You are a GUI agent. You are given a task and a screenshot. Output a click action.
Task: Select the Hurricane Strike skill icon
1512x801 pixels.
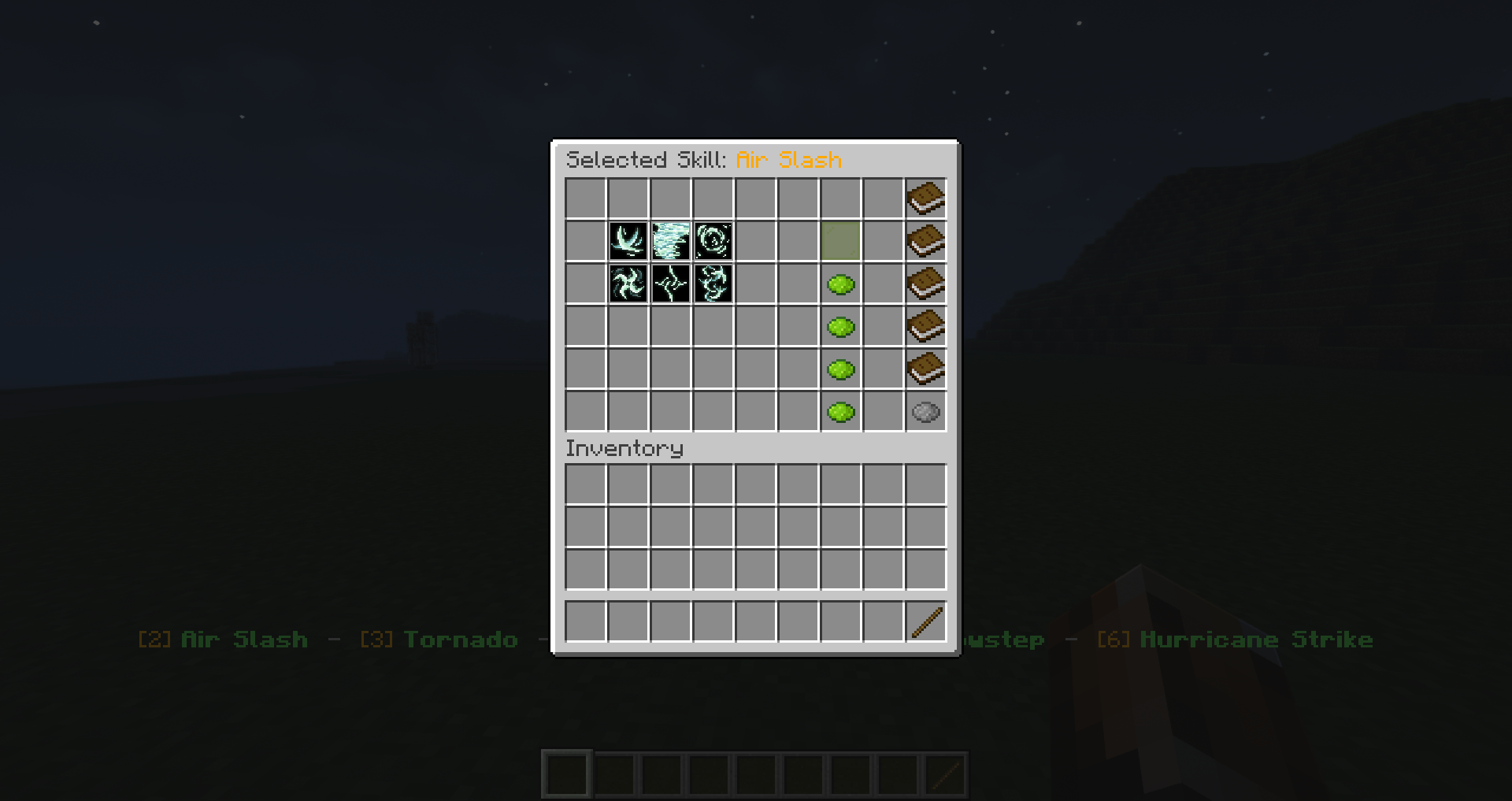(713, 284)
